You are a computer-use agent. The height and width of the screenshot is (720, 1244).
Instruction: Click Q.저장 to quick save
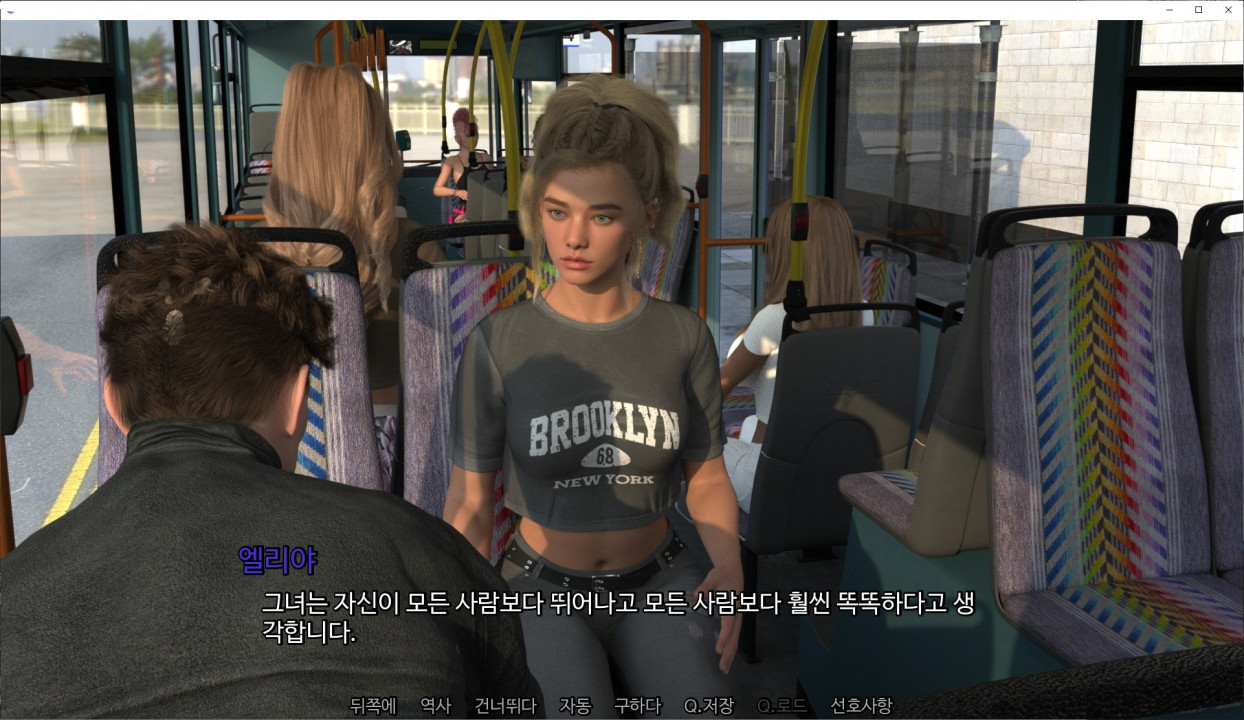point(708,705)
